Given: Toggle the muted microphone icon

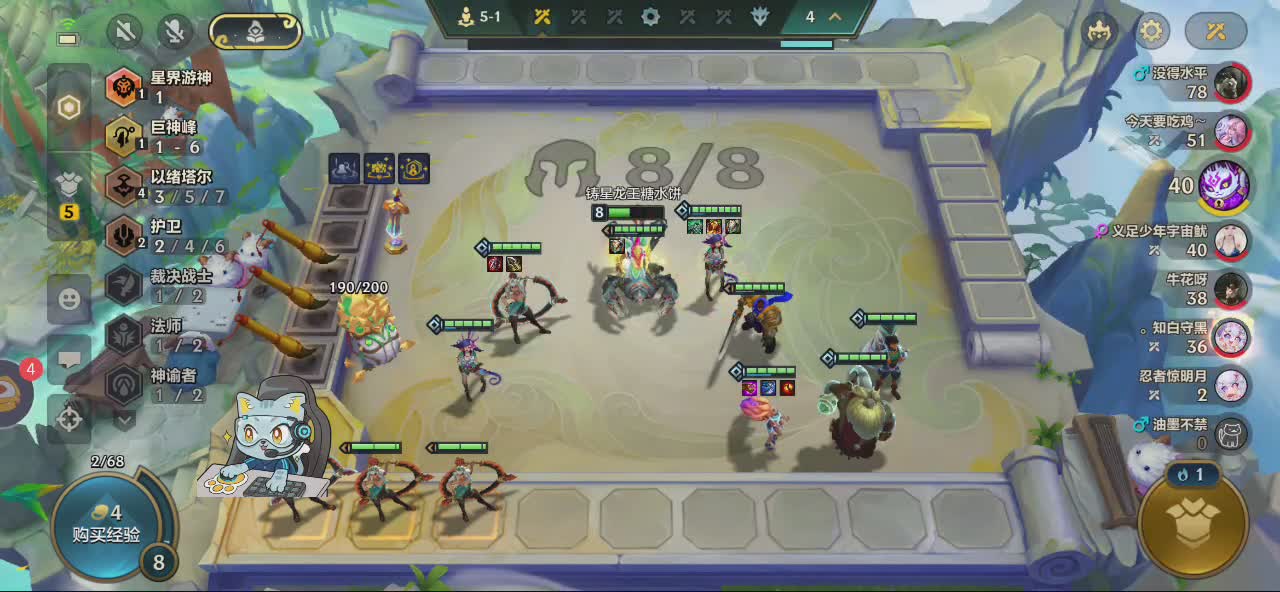Looking at the screenshot, I should (176, 31).
